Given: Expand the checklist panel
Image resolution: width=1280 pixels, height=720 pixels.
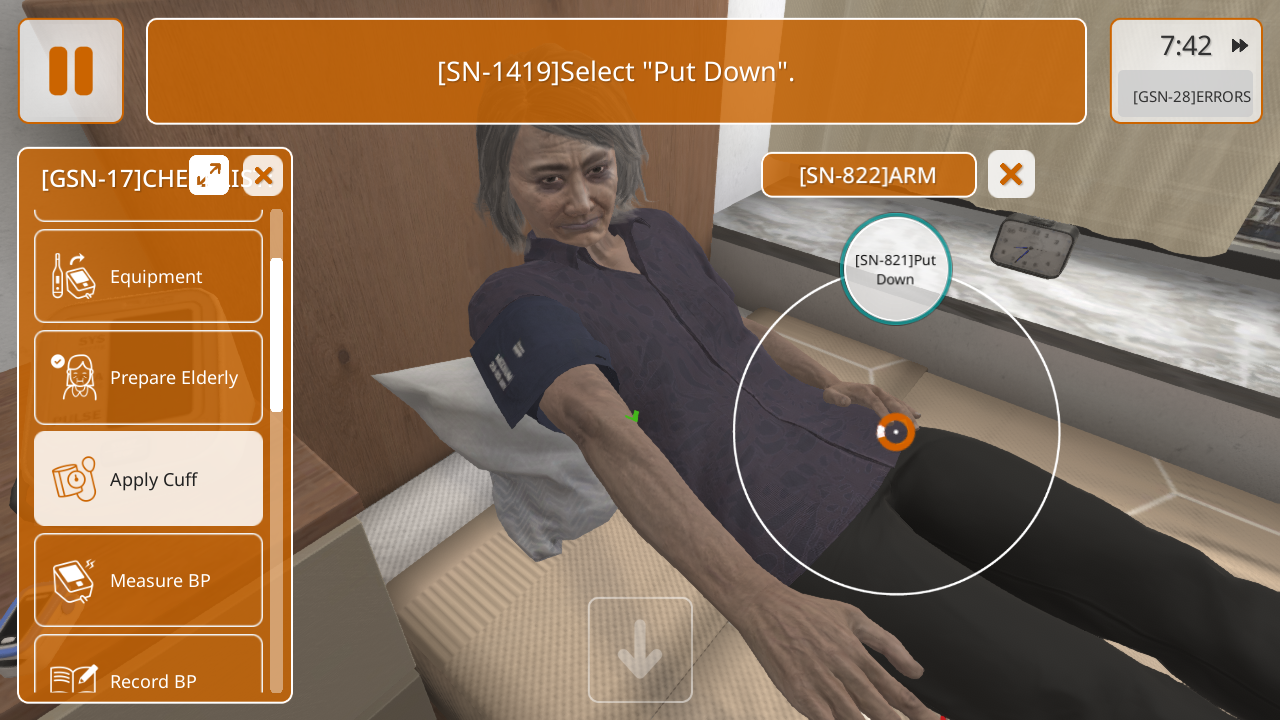Looking at the screenshot, I should point(209,175).
